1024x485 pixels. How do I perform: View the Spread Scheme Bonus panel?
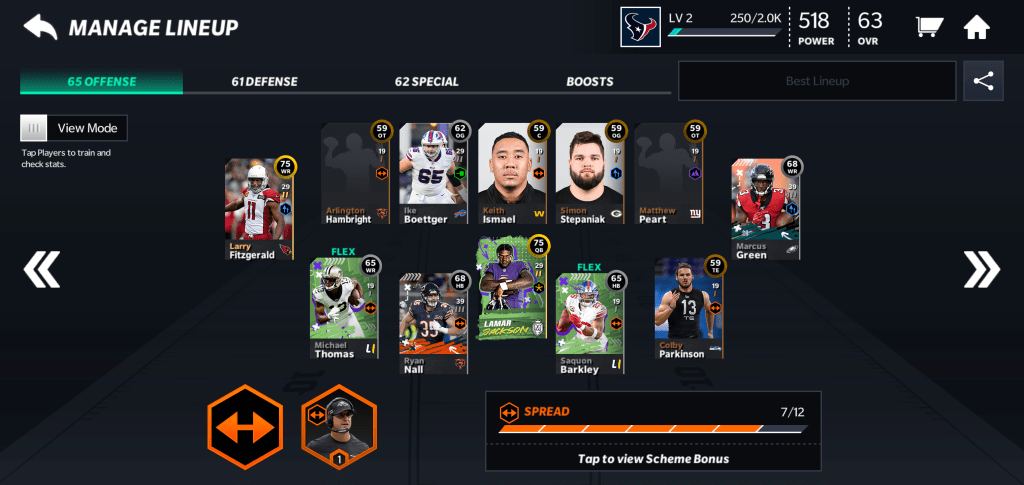point(653,431)
